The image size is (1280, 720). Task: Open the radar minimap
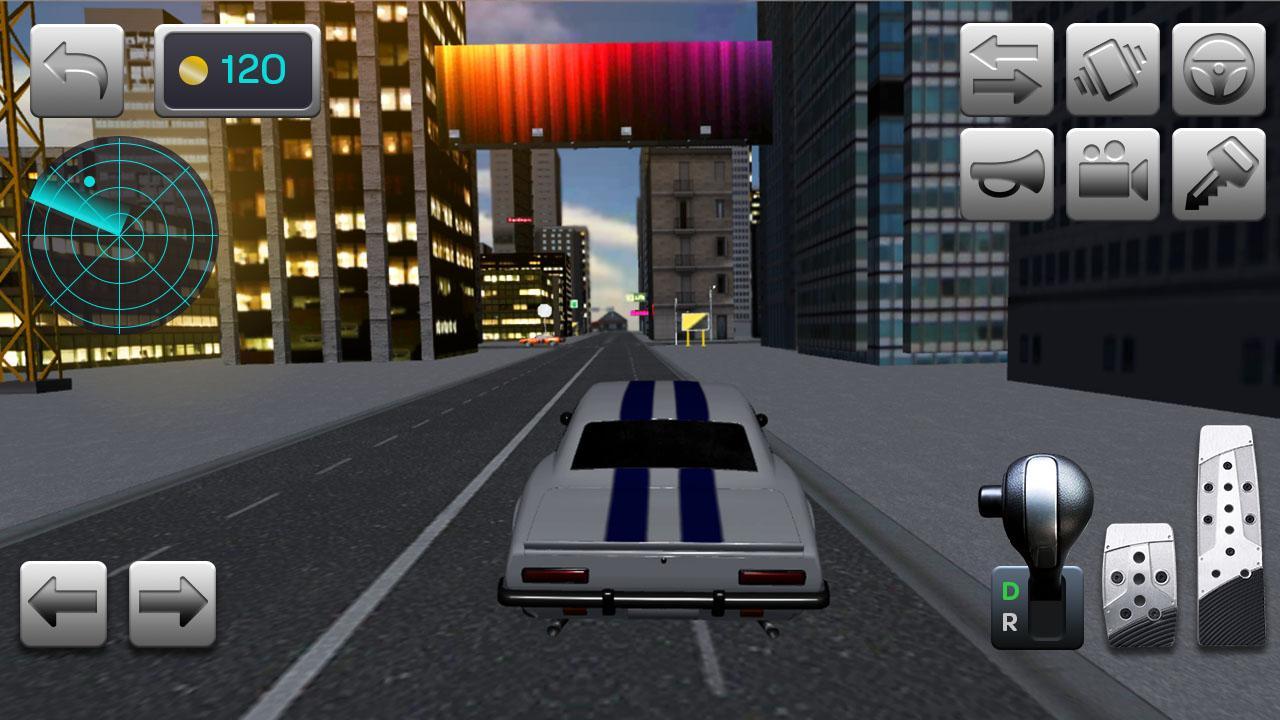coord(117,234)
